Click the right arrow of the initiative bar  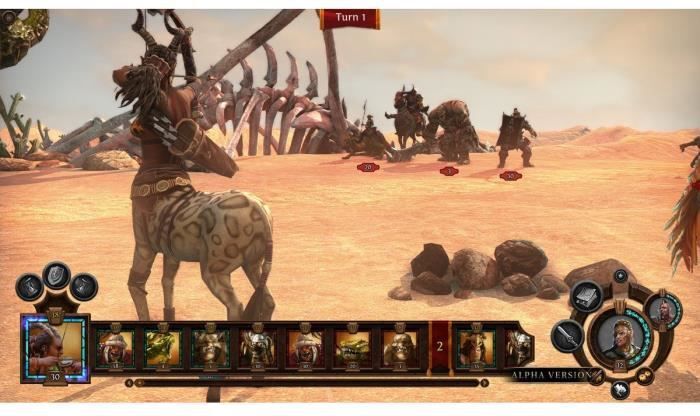484,382
